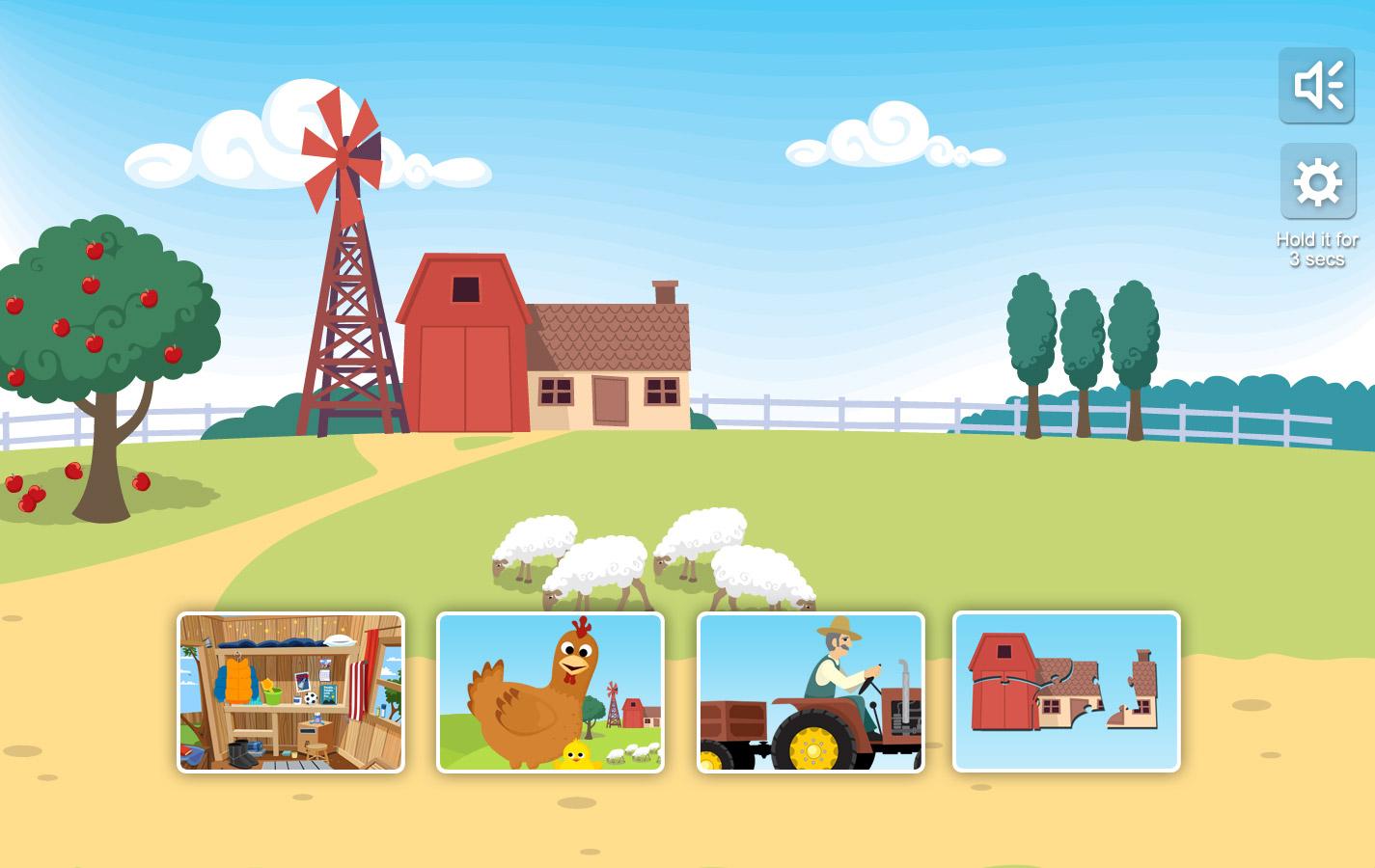The image size is (1375, 868).
Task: Start the farmer tractor game
Action: pos(811,691)
